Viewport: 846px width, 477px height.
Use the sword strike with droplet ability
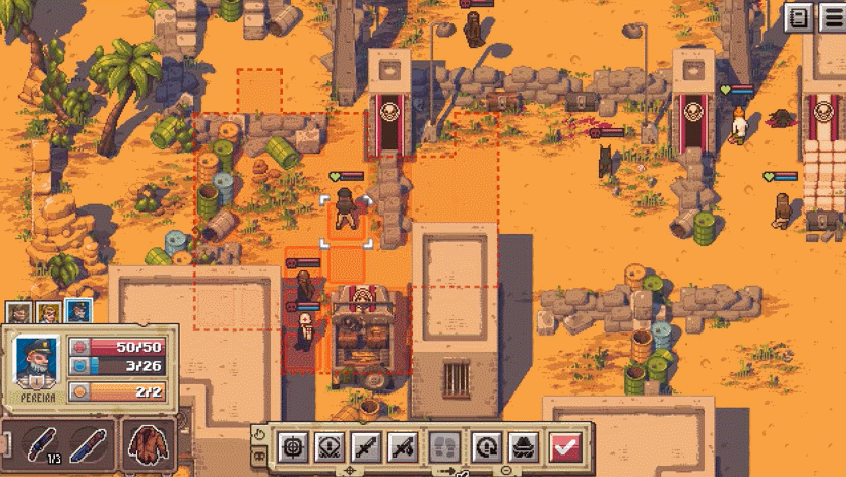point(403,445)
